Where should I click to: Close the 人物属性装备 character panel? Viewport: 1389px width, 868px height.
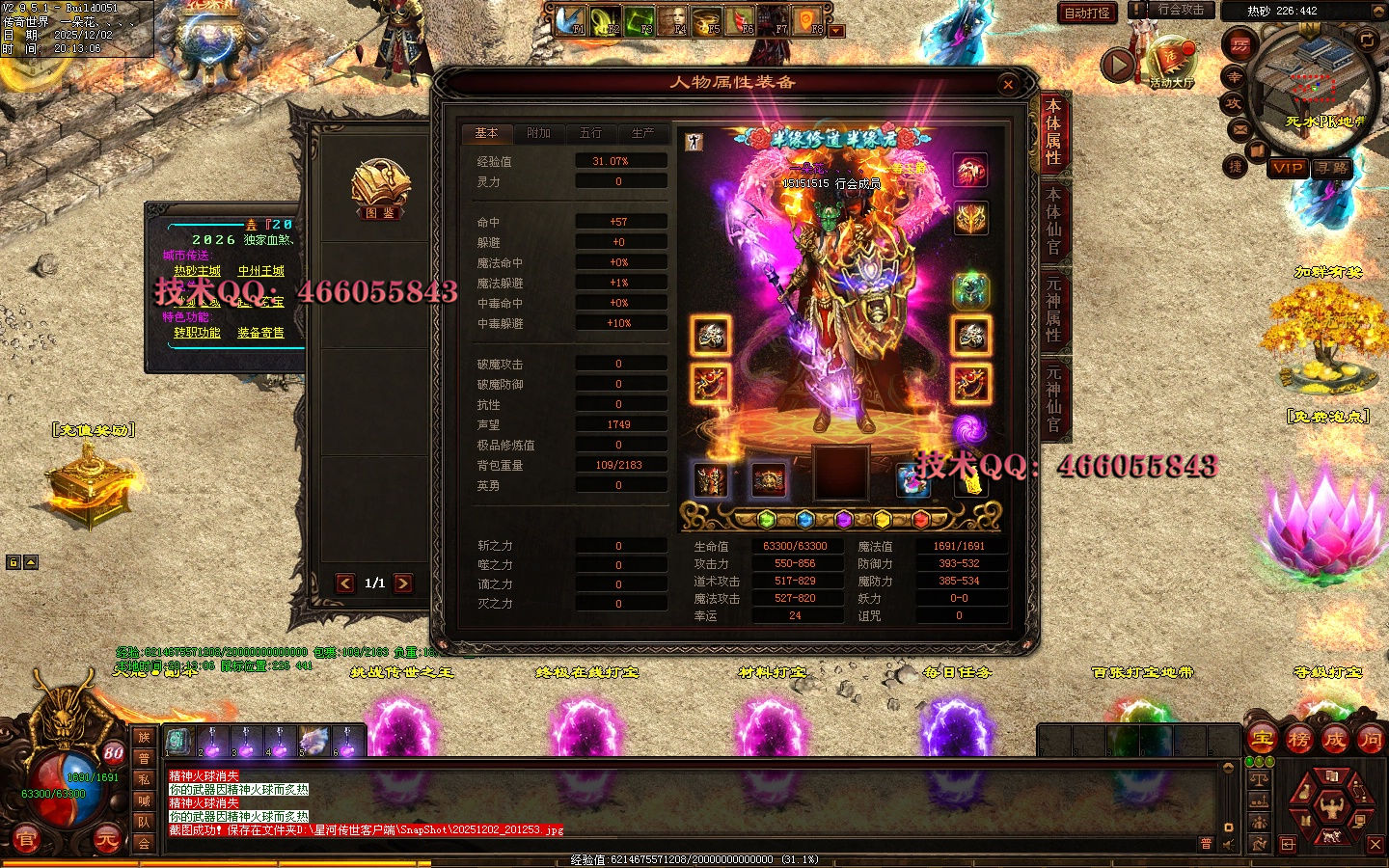click(x=1008, y=85)
